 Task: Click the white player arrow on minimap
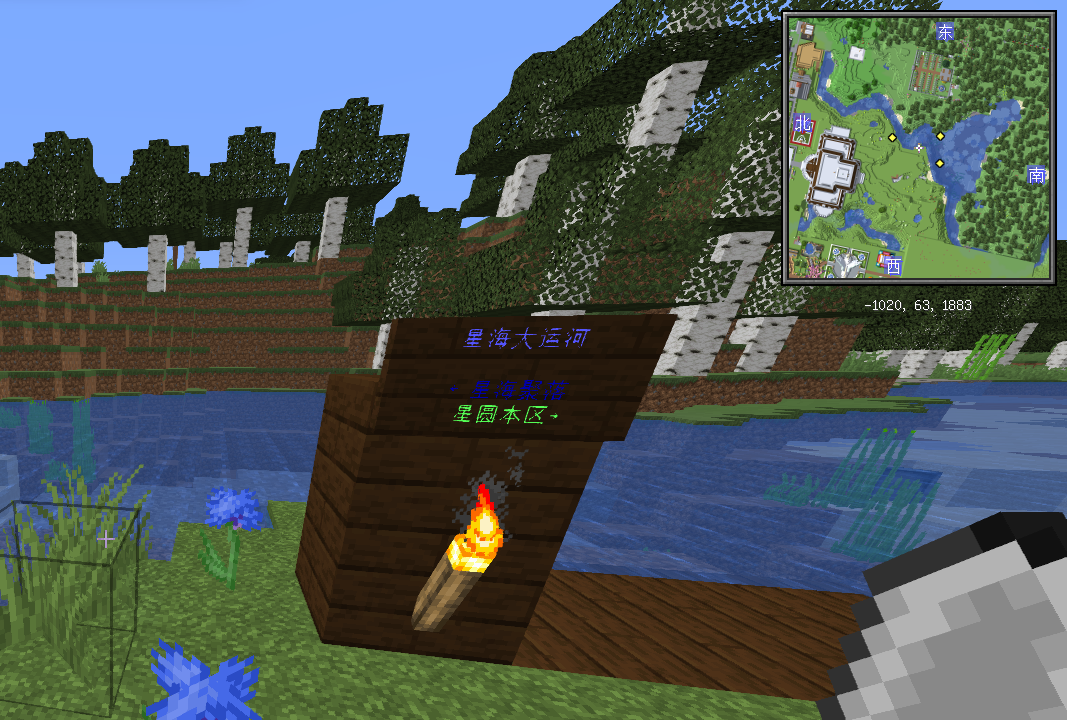tap(918, 146)
